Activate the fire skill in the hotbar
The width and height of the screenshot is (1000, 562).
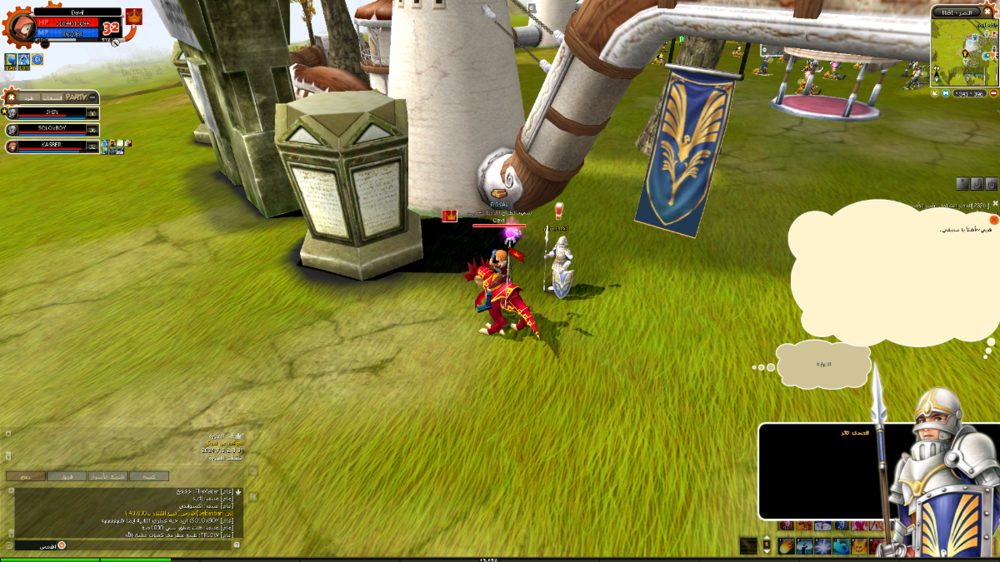(787, 546)
